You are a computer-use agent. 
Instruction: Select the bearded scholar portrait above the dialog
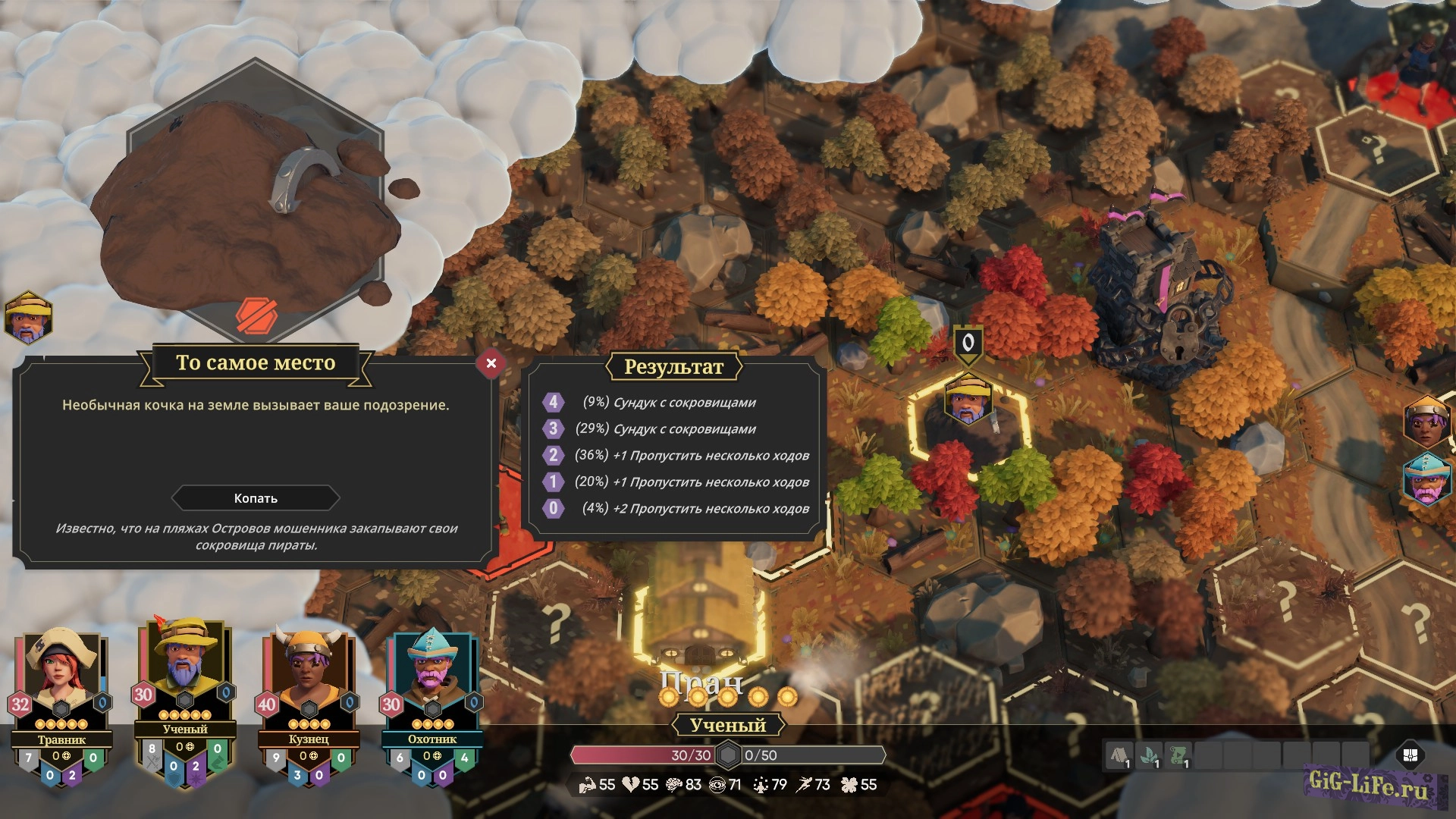point(28,318)
